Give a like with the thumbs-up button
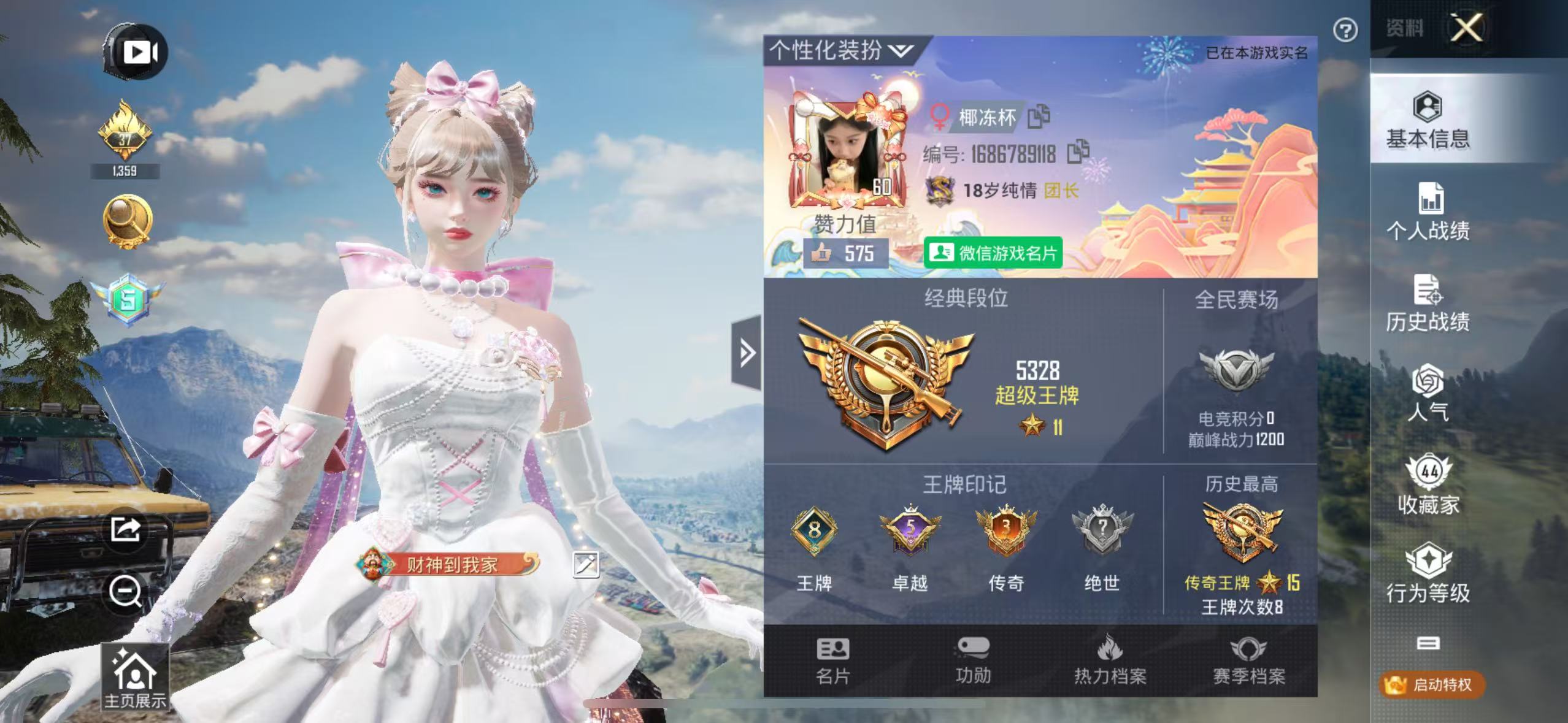 [820, 253]
